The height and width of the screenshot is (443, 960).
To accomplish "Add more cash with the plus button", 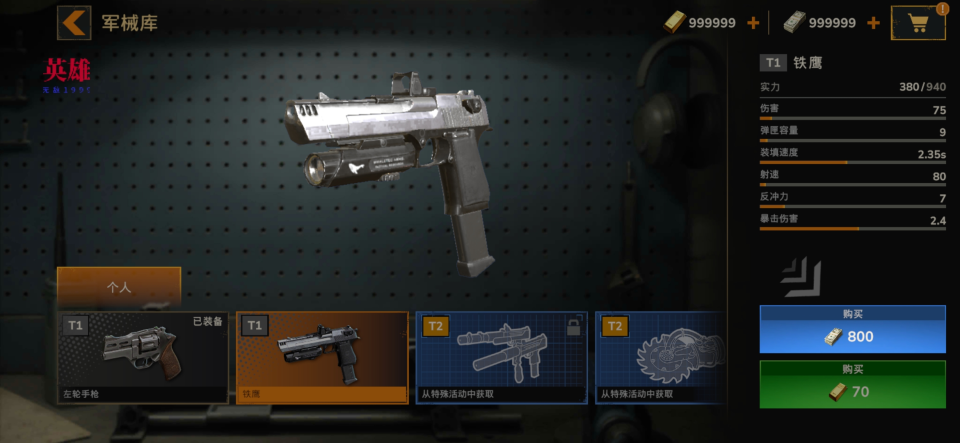I will (873, 23).
